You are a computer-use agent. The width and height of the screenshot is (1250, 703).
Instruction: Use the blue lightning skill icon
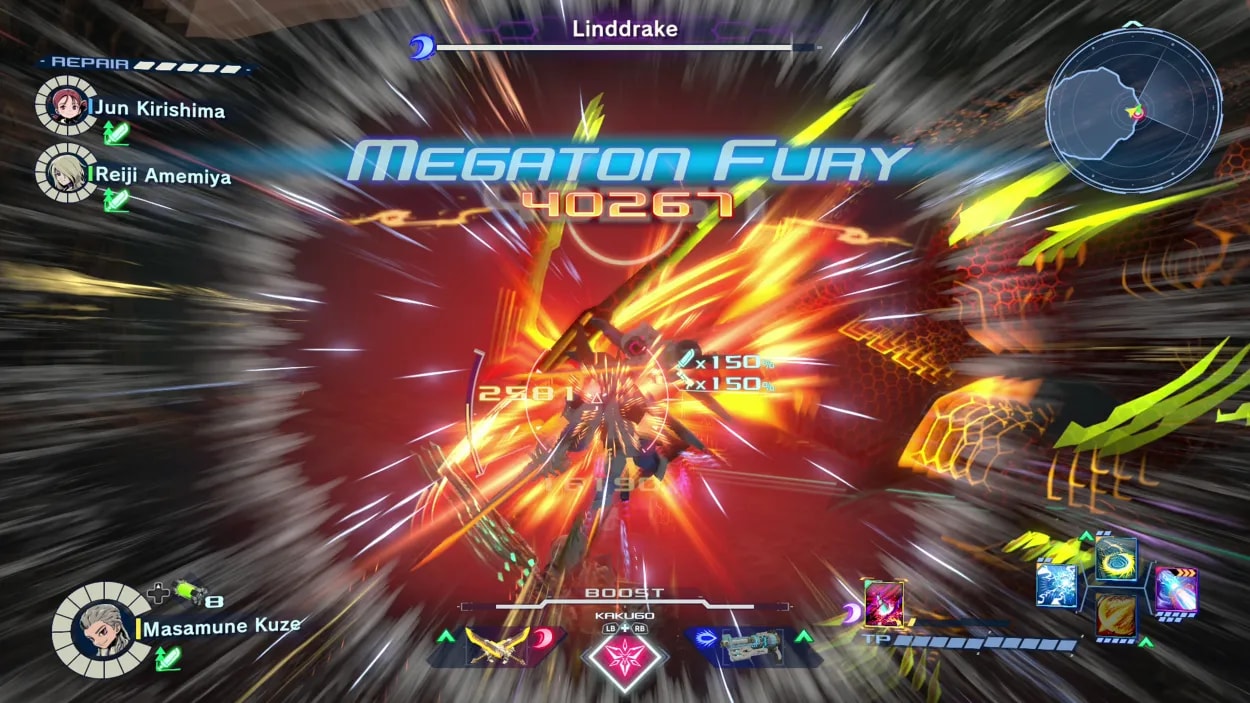1055,586
